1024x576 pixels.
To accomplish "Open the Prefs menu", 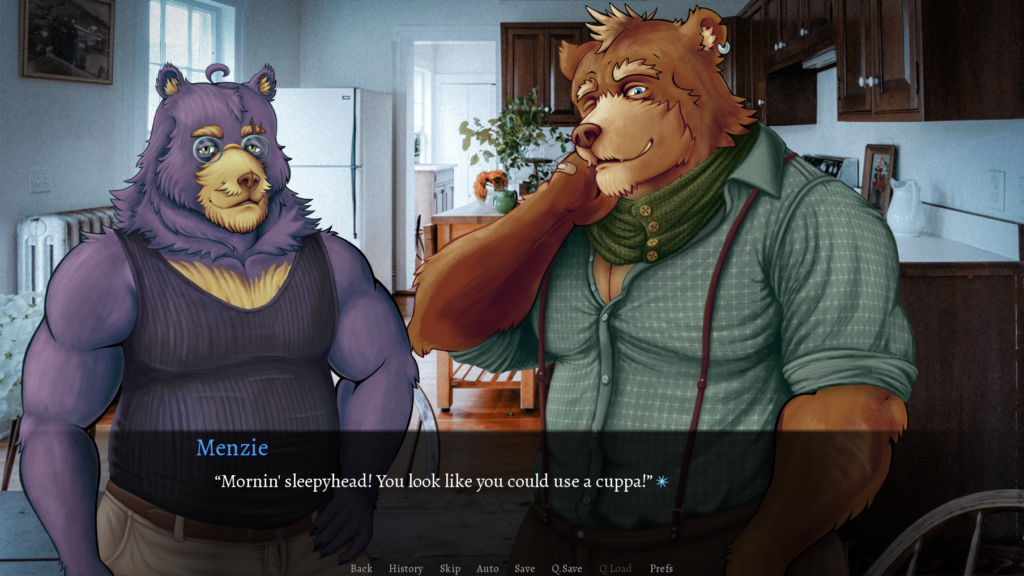I will coord(661,568).
